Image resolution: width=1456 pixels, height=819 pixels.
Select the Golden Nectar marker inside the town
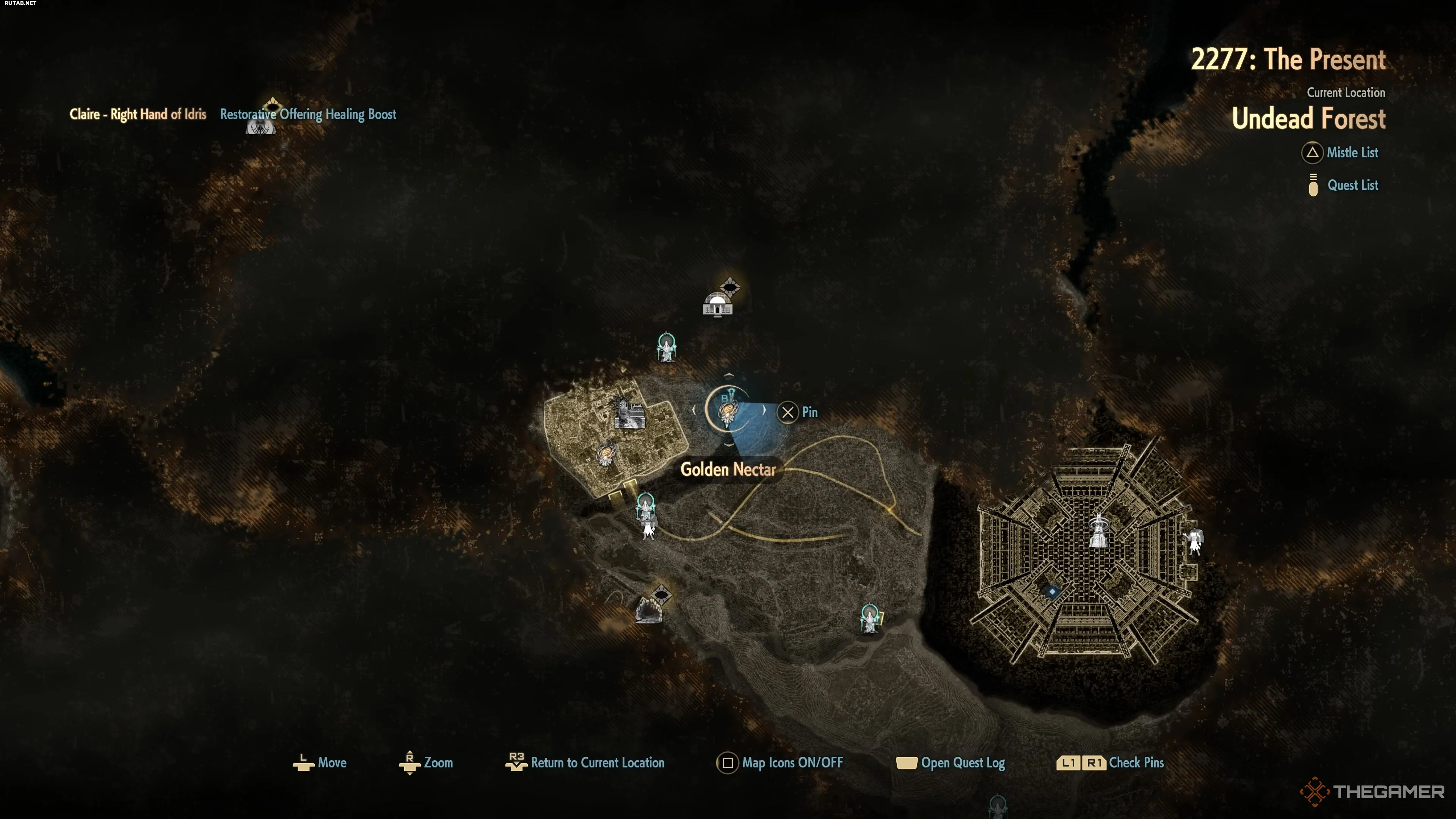[x=606, y=454]
